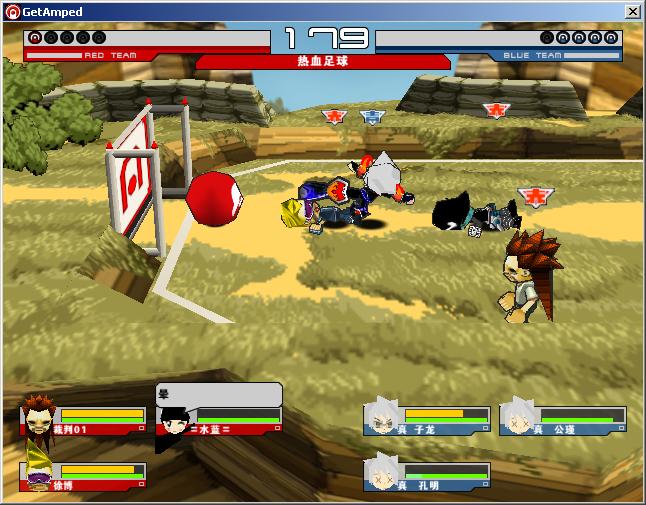Choose the 真 孔明 player panel
646x505 pixels.
tap(427, 476)
